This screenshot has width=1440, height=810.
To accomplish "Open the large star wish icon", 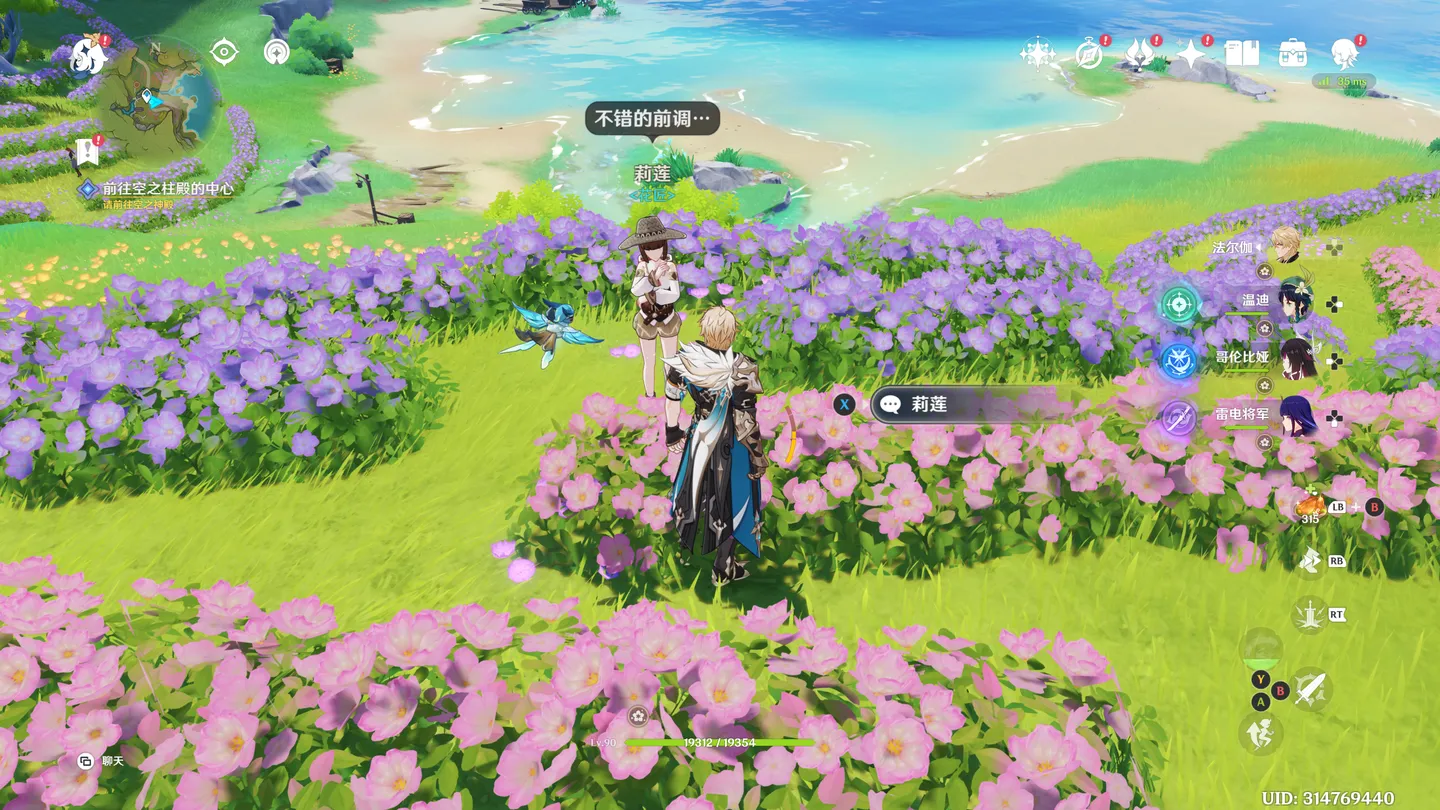I will coord(1191,54).
